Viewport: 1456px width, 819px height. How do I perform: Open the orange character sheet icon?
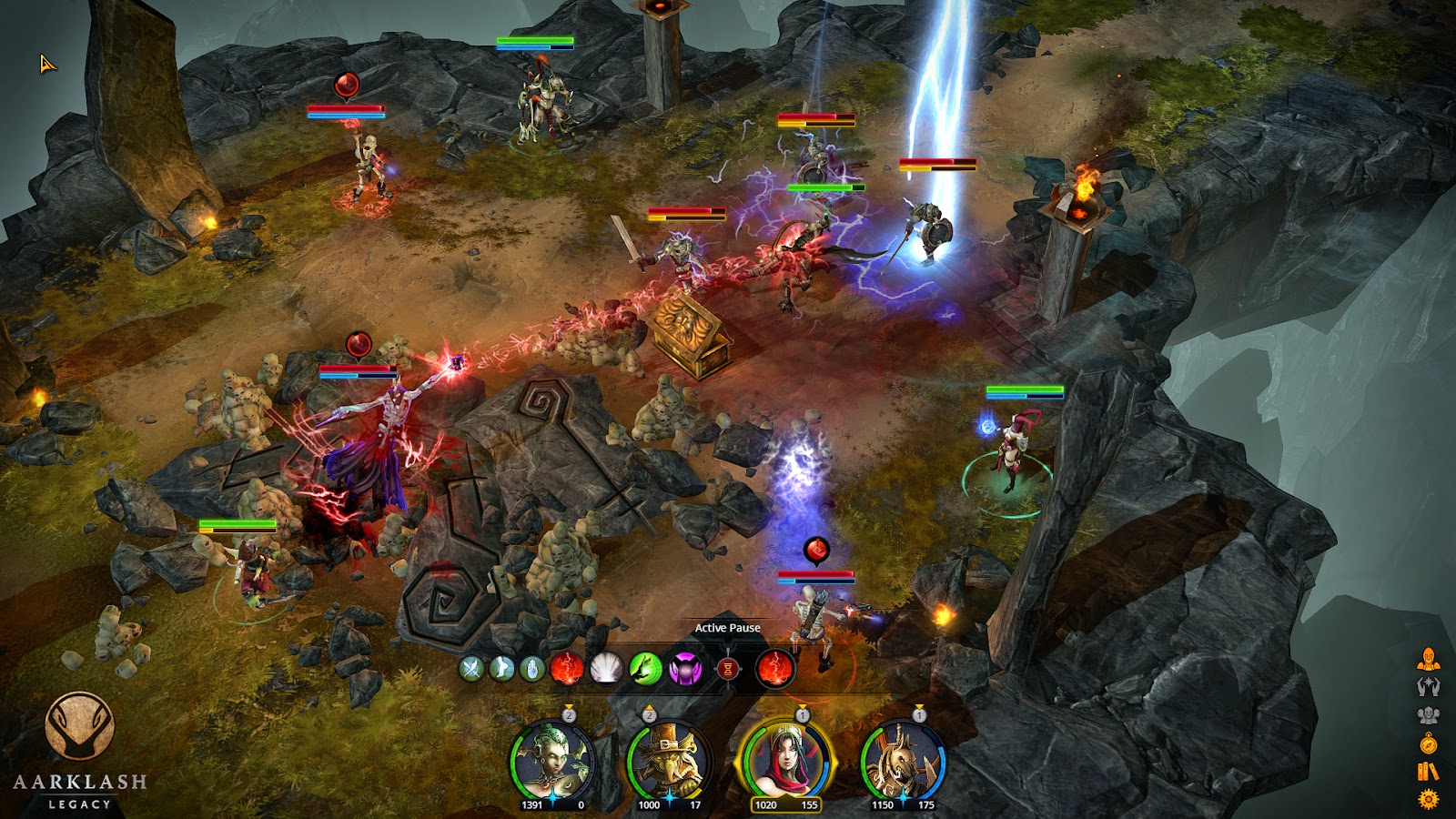click(x=1428, y=658)
